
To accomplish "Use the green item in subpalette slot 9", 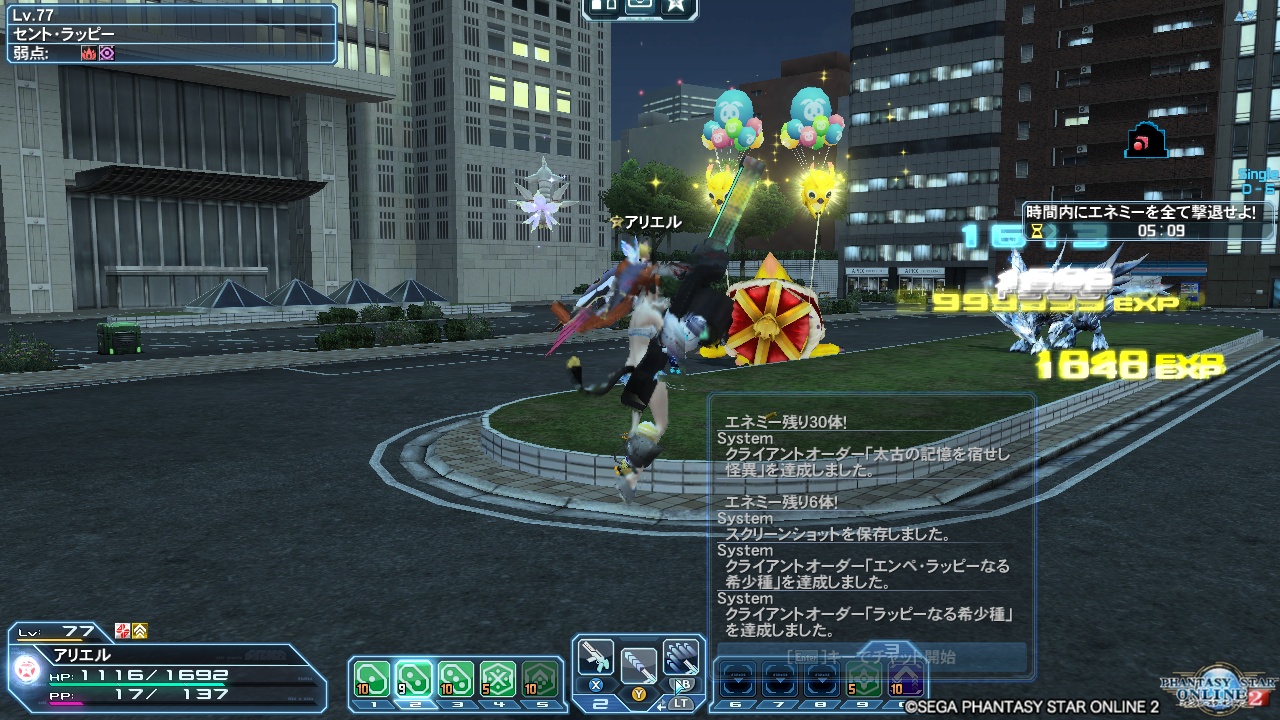I will pos(863,680).
